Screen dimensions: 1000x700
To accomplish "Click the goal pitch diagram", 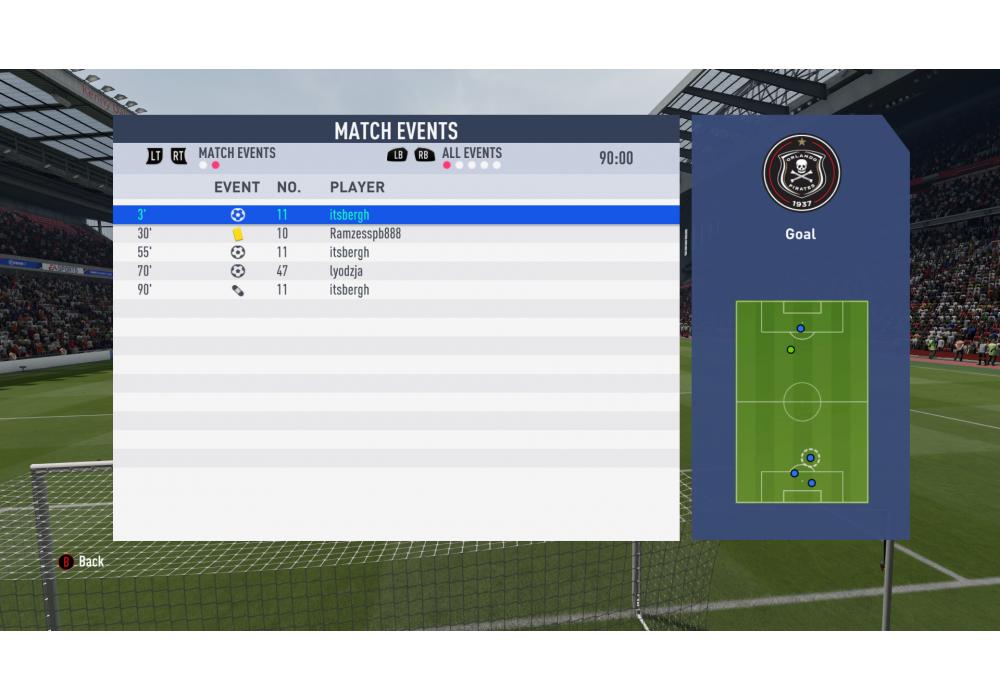I will tap(801, 402).
